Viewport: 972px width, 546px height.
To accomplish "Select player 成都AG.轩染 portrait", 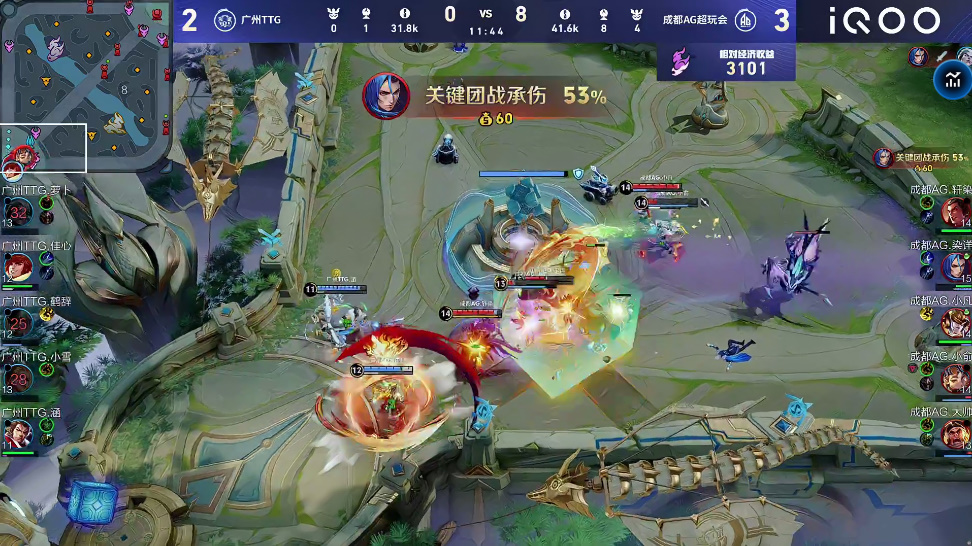I will click(955, 212).
